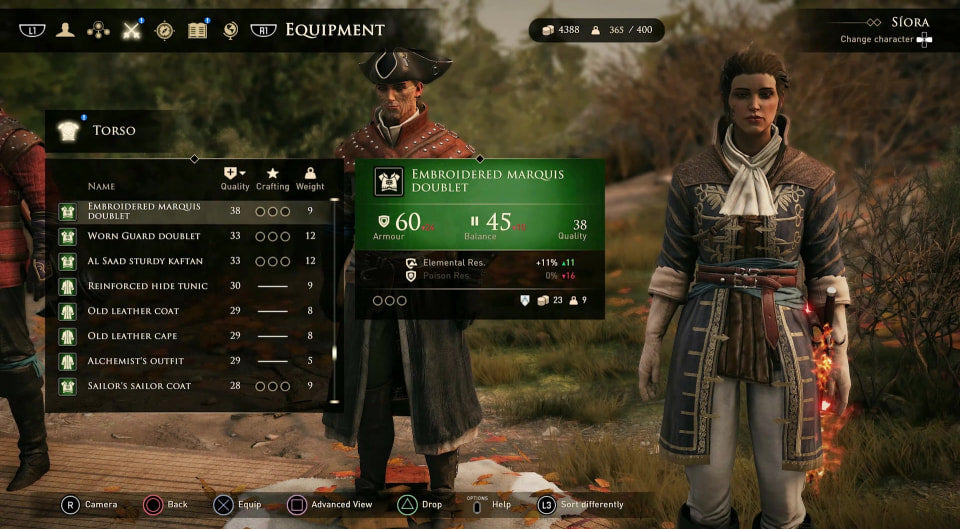This screenshot has height=529, width=960.
Task: Sort list by Quality column
Action: [x=235, y=178]
